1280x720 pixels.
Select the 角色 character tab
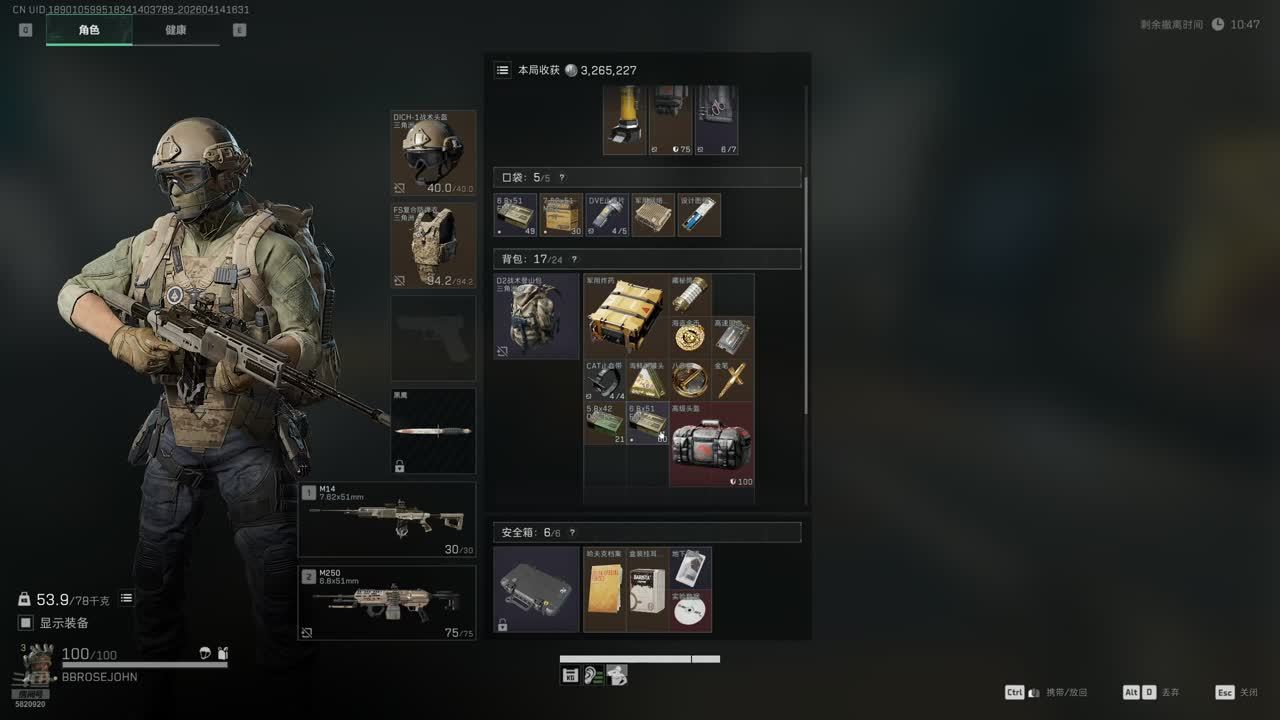pos(89,30)
